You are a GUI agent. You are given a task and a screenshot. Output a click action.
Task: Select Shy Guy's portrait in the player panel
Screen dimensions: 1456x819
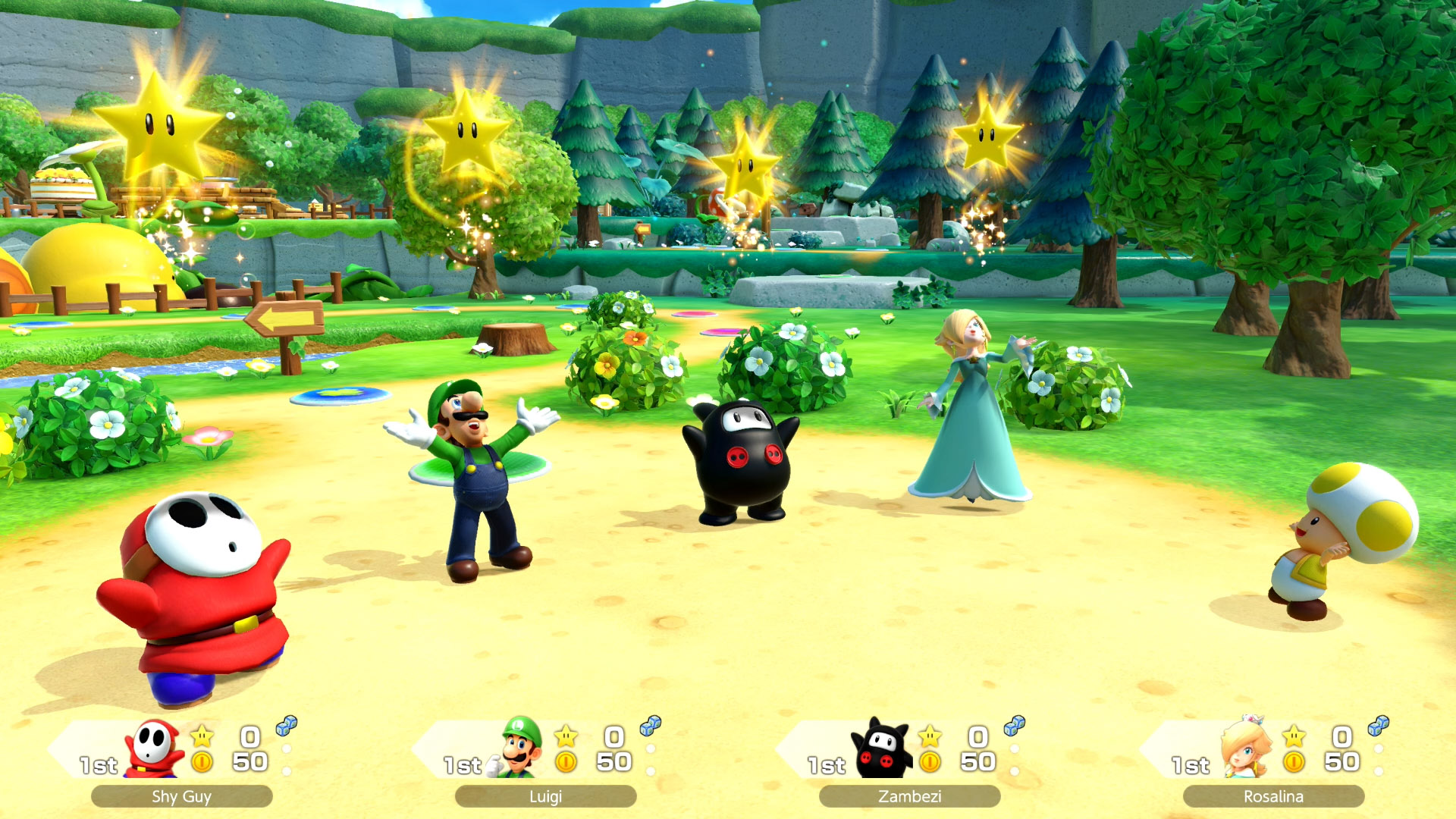tap(155, 748)
